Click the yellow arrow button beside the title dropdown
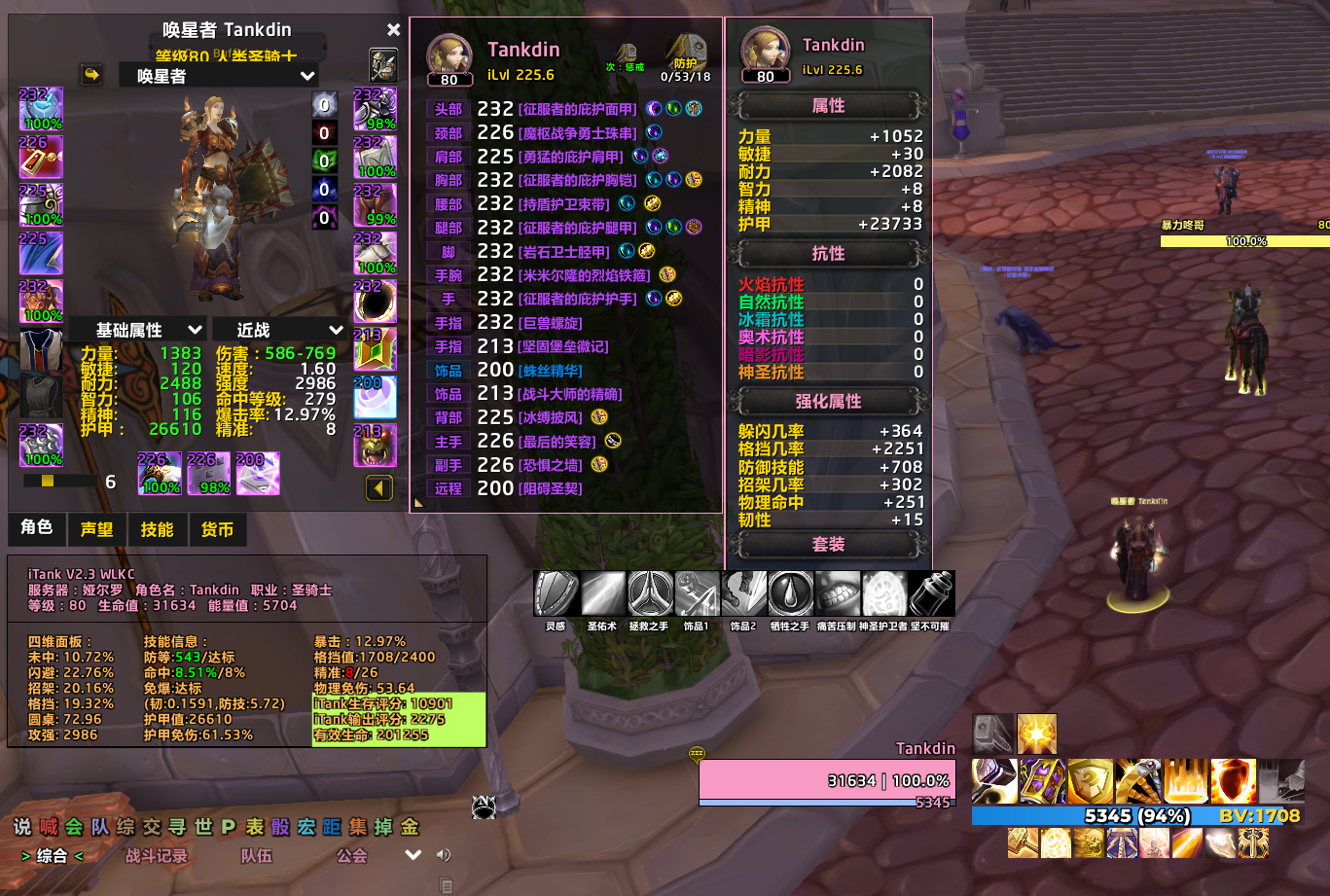The image size is (1330, 896). pos(92,74)
